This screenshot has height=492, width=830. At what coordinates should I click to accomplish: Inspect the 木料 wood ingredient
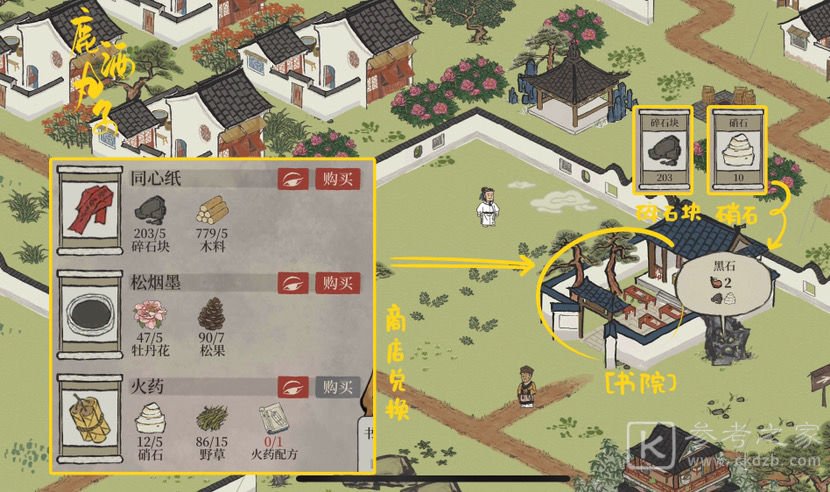click(x=211, y=210)
